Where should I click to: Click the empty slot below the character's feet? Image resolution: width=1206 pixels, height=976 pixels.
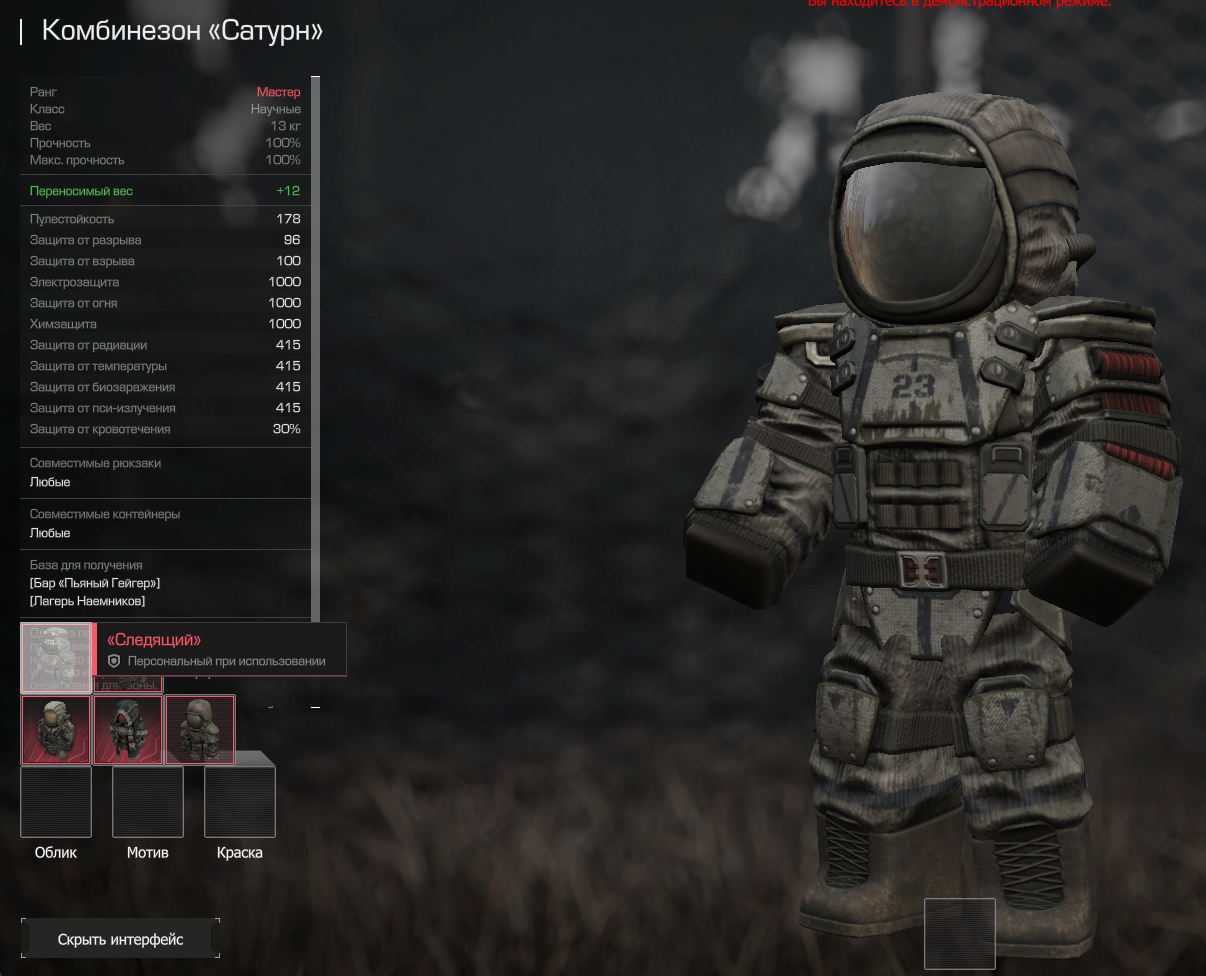960,934
